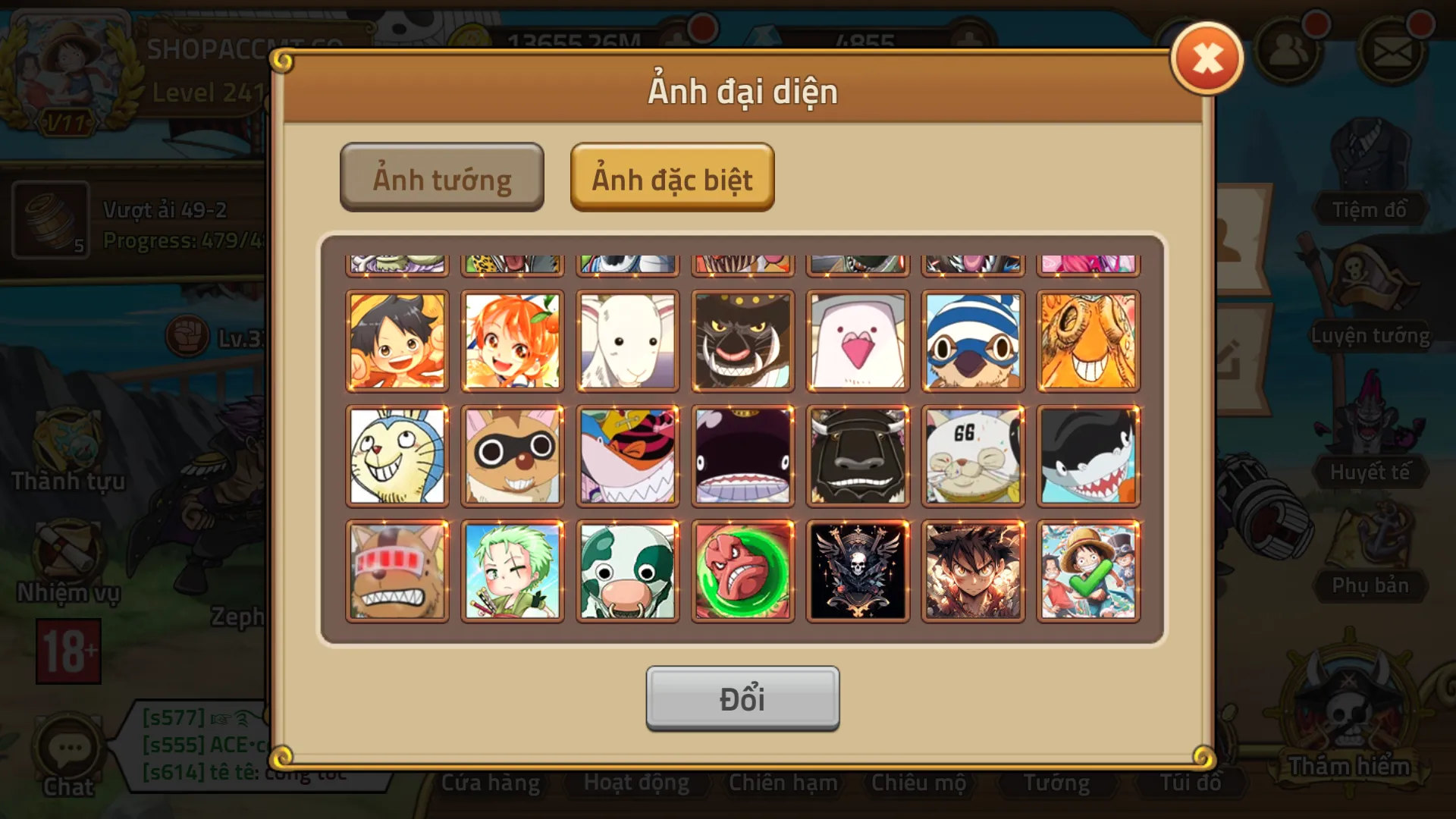Image resolution: width=1456 pixels, height=819 pixels.
Task: Open the Thành tựu achievements icon
Action: tap(68, 440)
